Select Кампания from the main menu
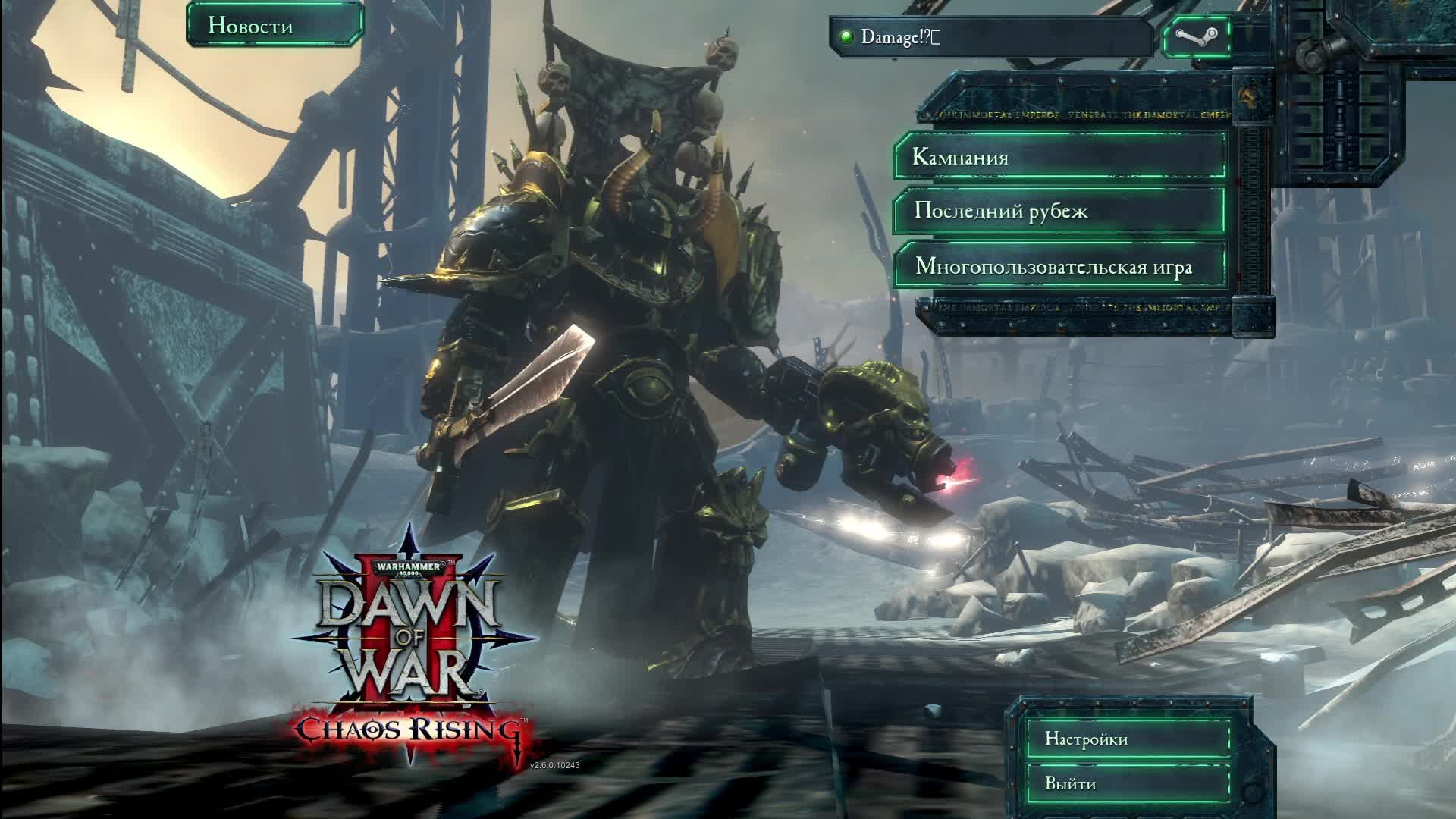The width and height of the screenshot is (1456, 819). pyautogui.click(x=1059, y=157)
